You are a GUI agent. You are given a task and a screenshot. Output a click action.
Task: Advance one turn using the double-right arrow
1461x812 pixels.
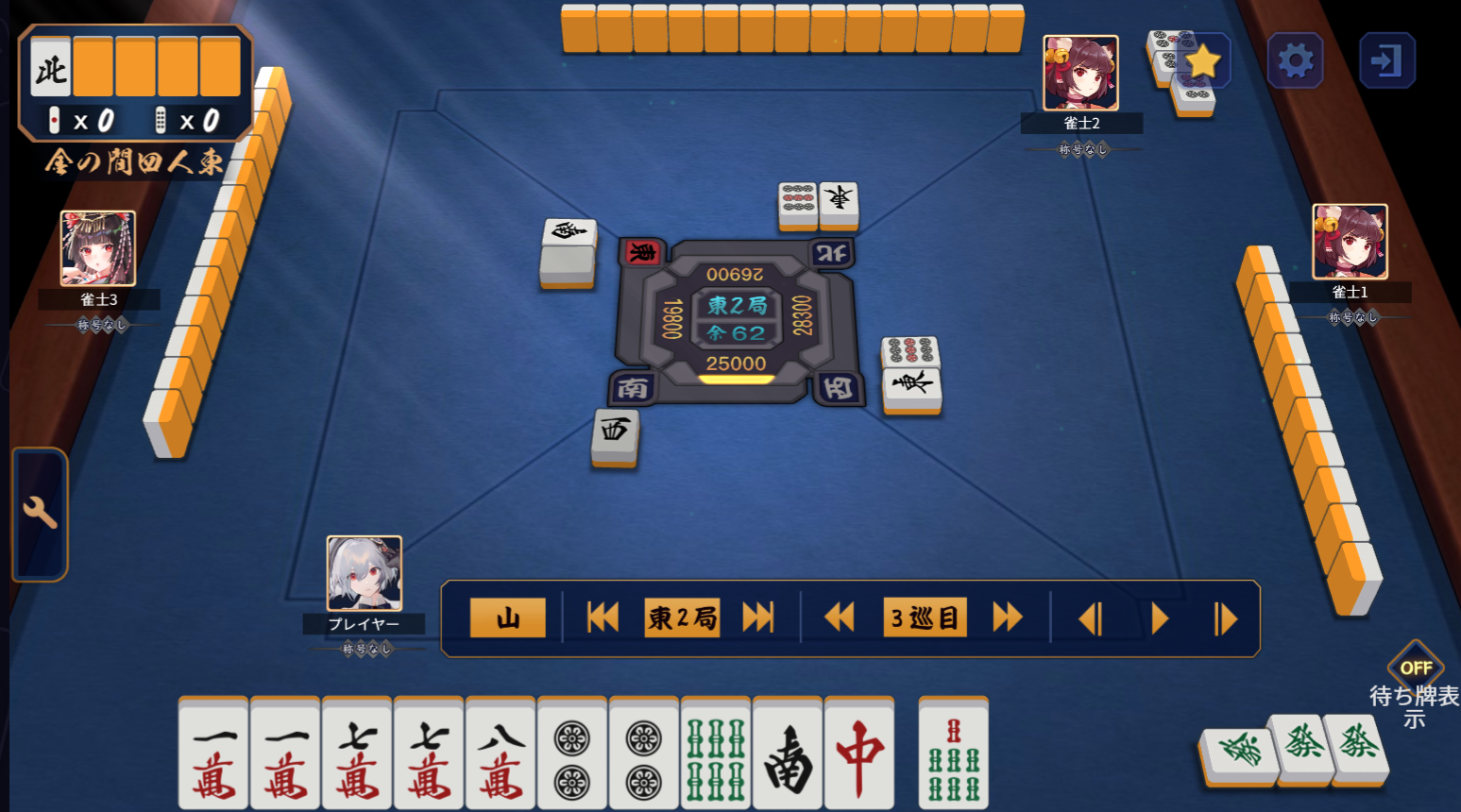[x=1007, y=617]
